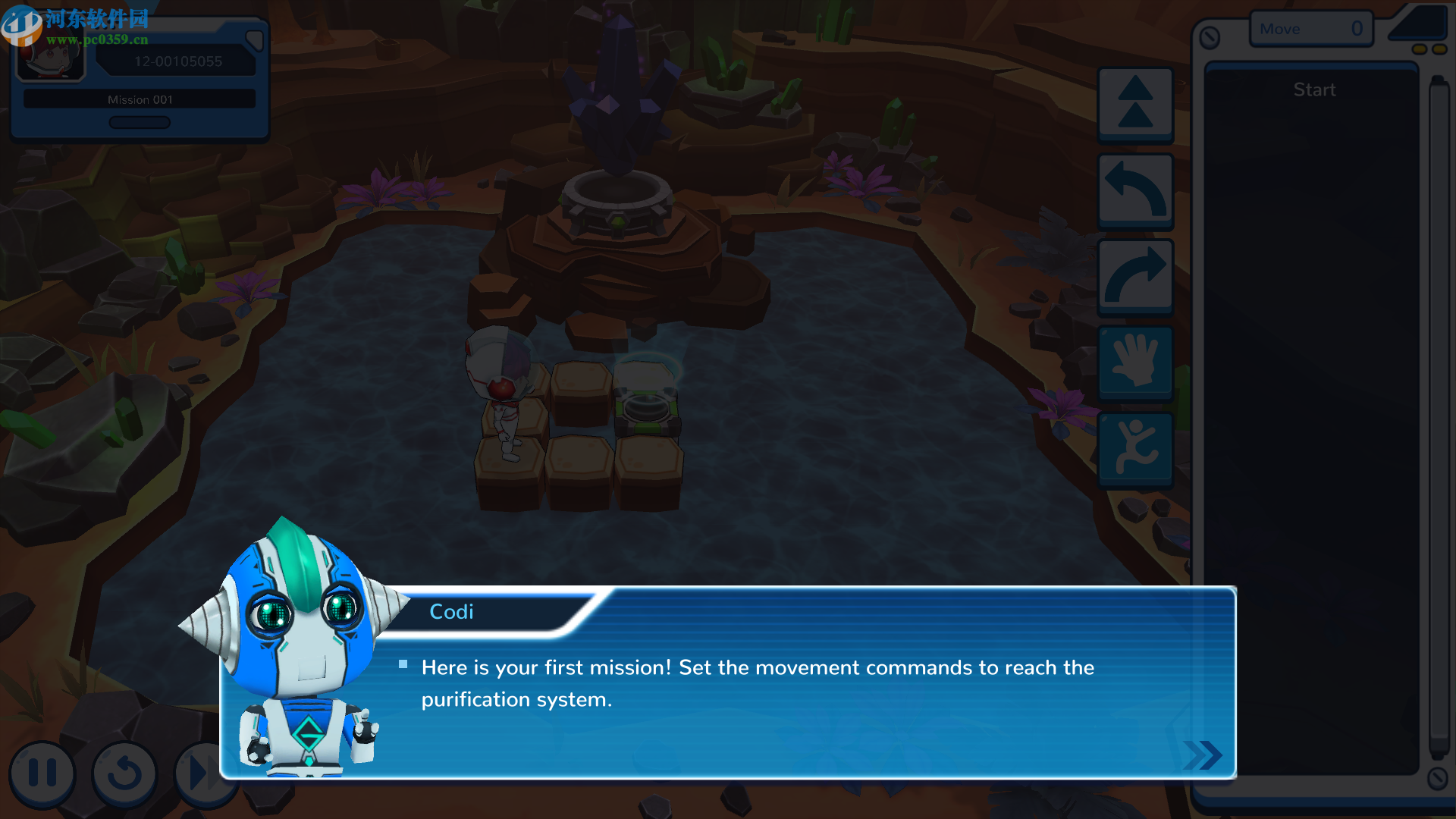Click the round clear icon atop the panel
This screenshot has height=819, width=1456.
pos(1210,37)
